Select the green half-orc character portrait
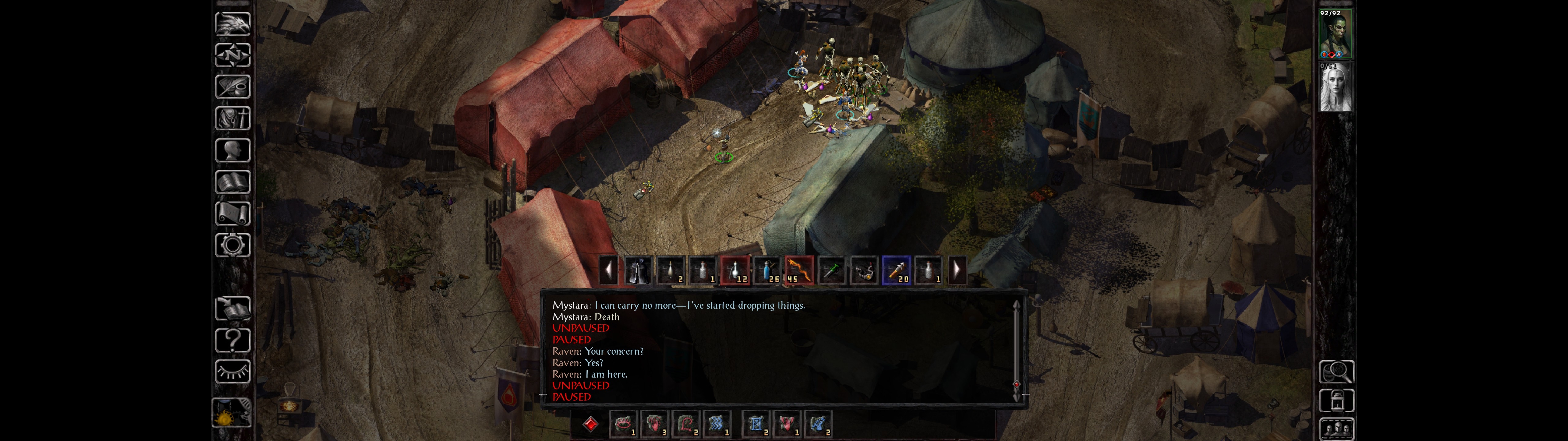1568x441 pixels. point(1335,34)
